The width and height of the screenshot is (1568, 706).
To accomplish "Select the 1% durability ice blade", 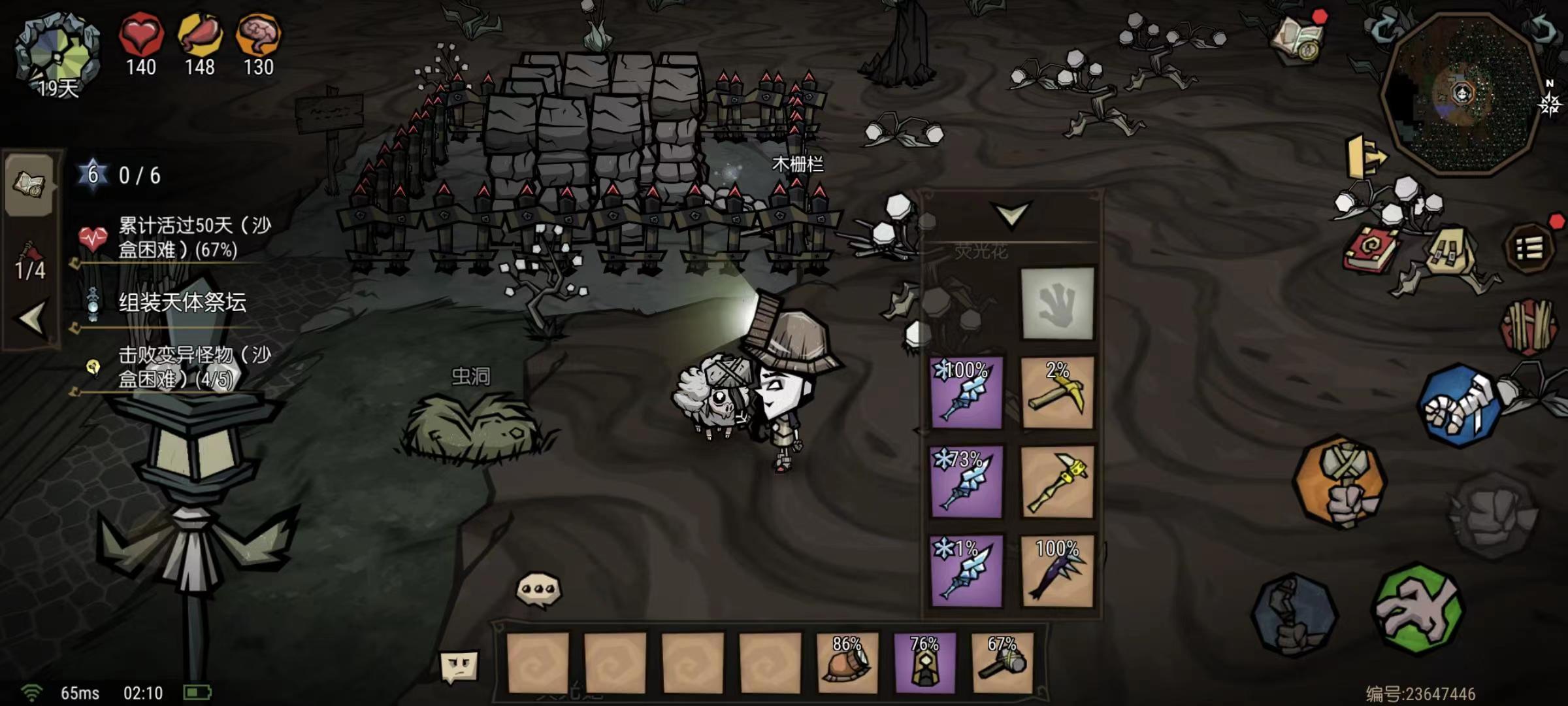I will click(966, 571).
